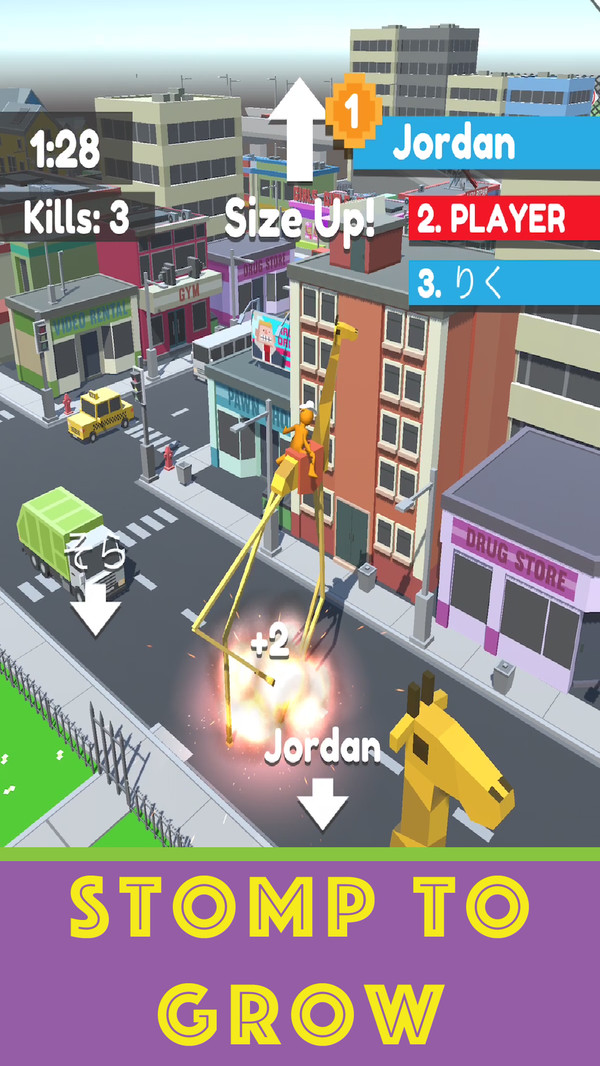Choose the third-place りく leaderboard row
This screenshot has width=600, height=1066.
504,283
